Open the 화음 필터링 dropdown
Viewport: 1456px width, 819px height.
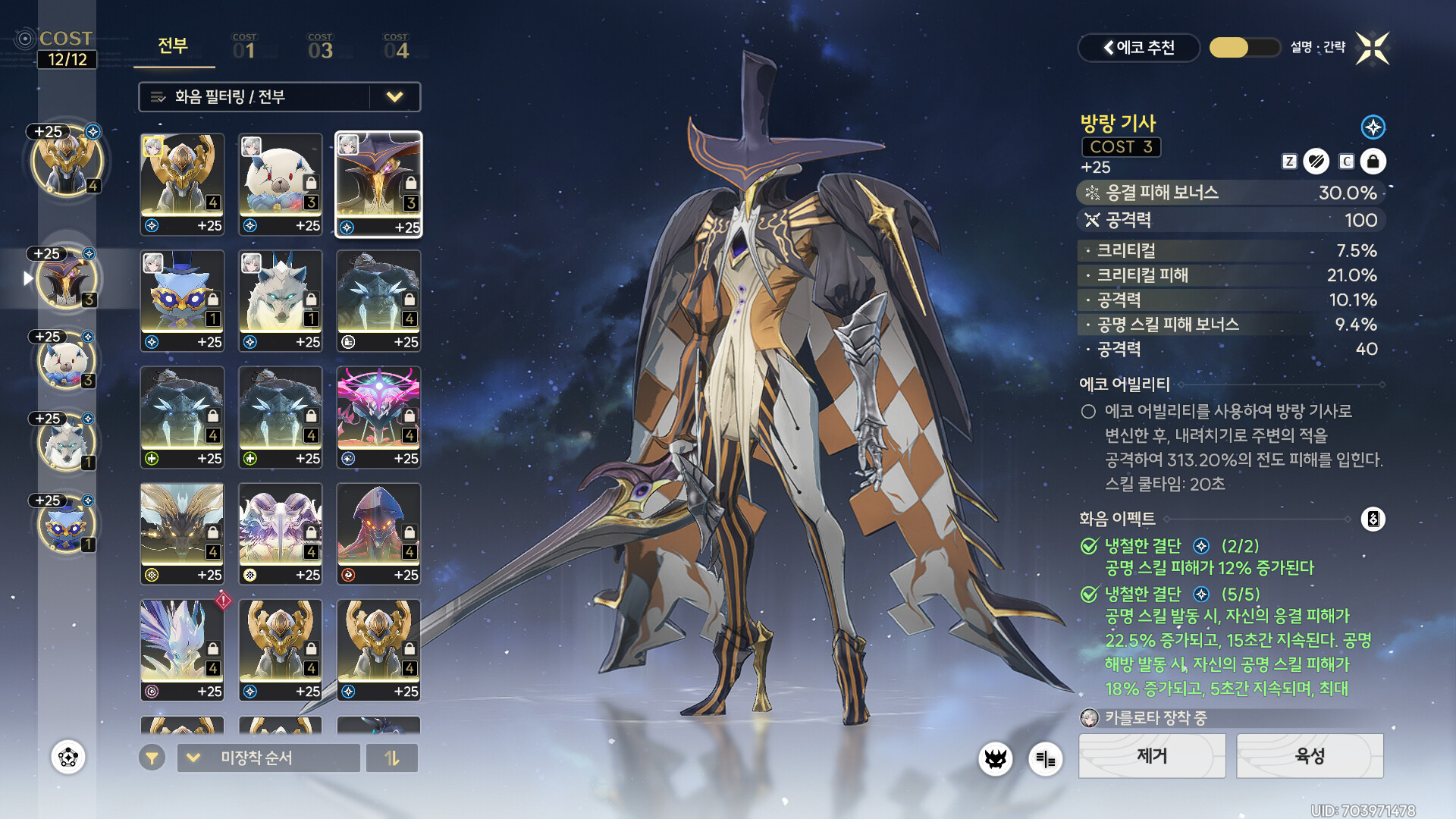pyautogui.click(x=279, y=97)
